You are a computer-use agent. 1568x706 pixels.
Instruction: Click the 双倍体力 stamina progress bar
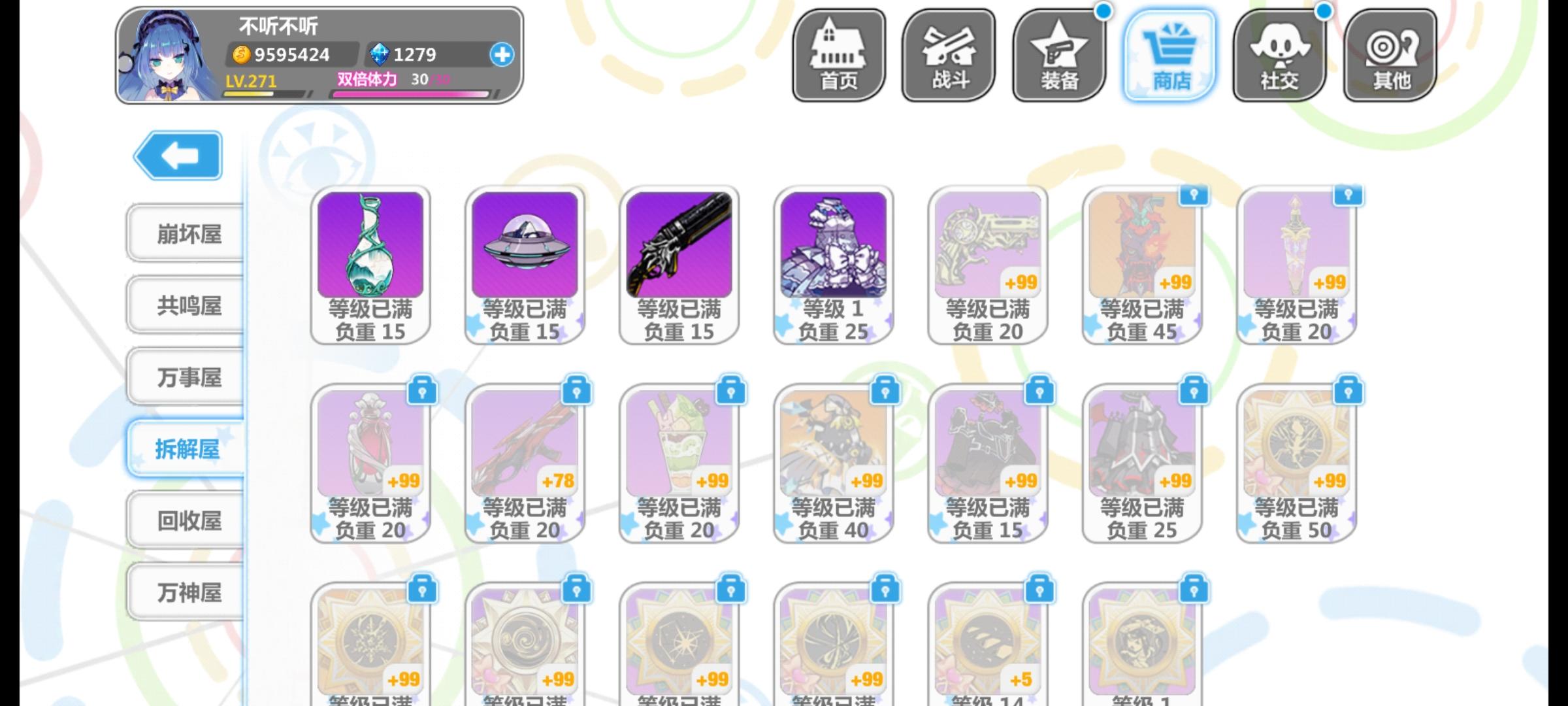[408, 93]
